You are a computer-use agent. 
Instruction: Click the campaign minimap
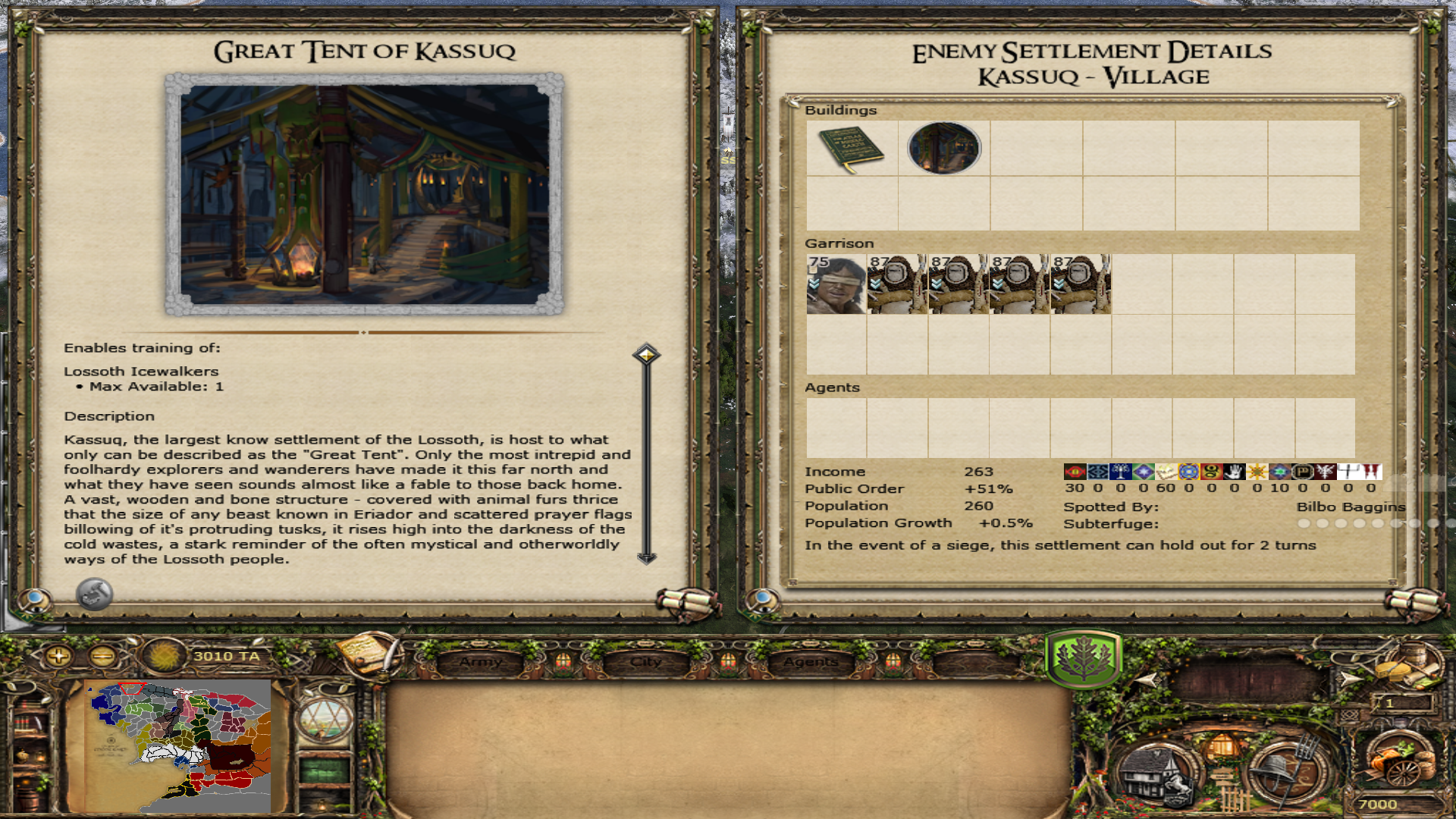[178, 745]
